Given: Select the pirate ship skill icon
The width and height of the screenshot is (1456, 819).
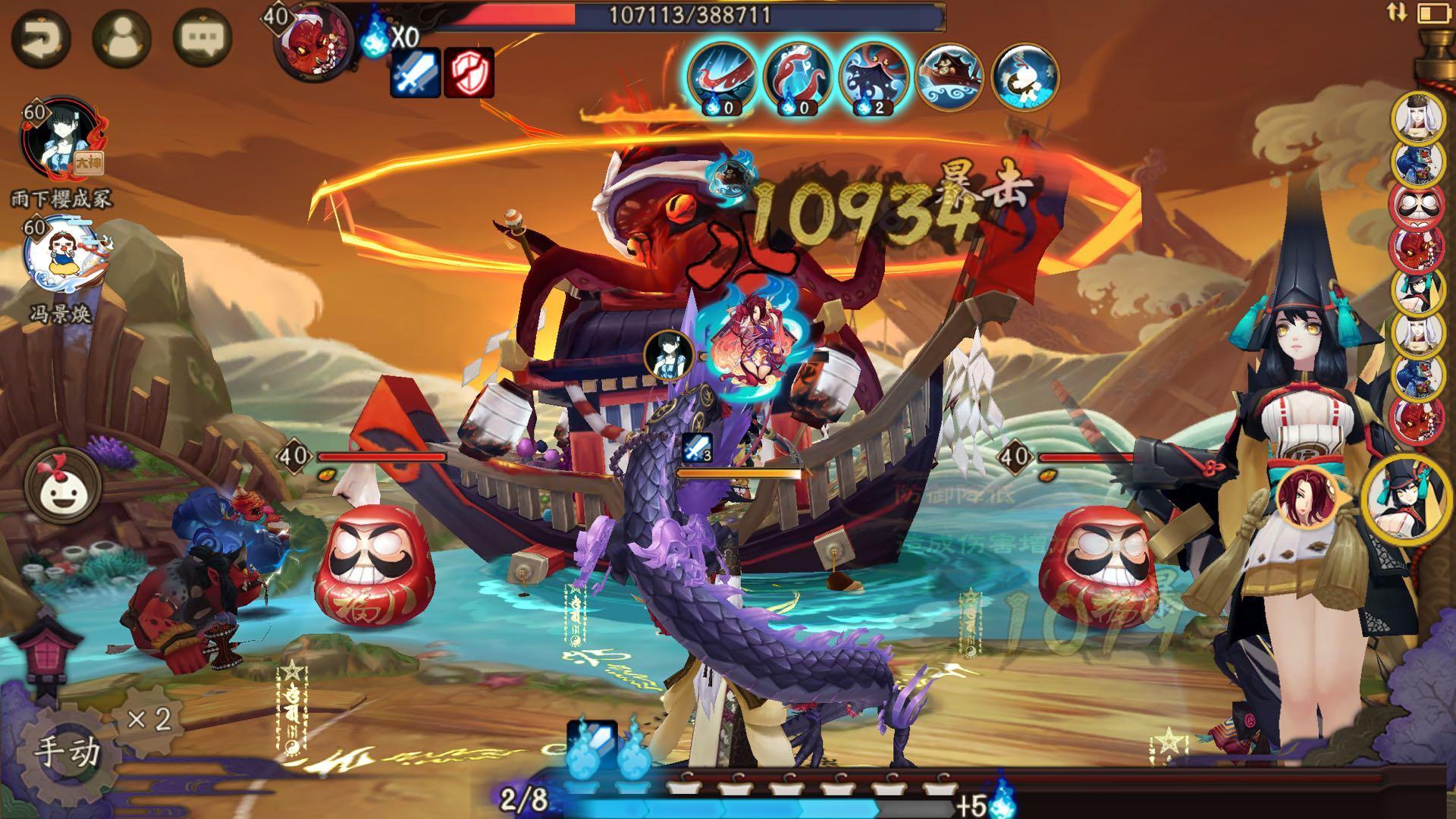Looking at the screenshot, I should [949, 77].
